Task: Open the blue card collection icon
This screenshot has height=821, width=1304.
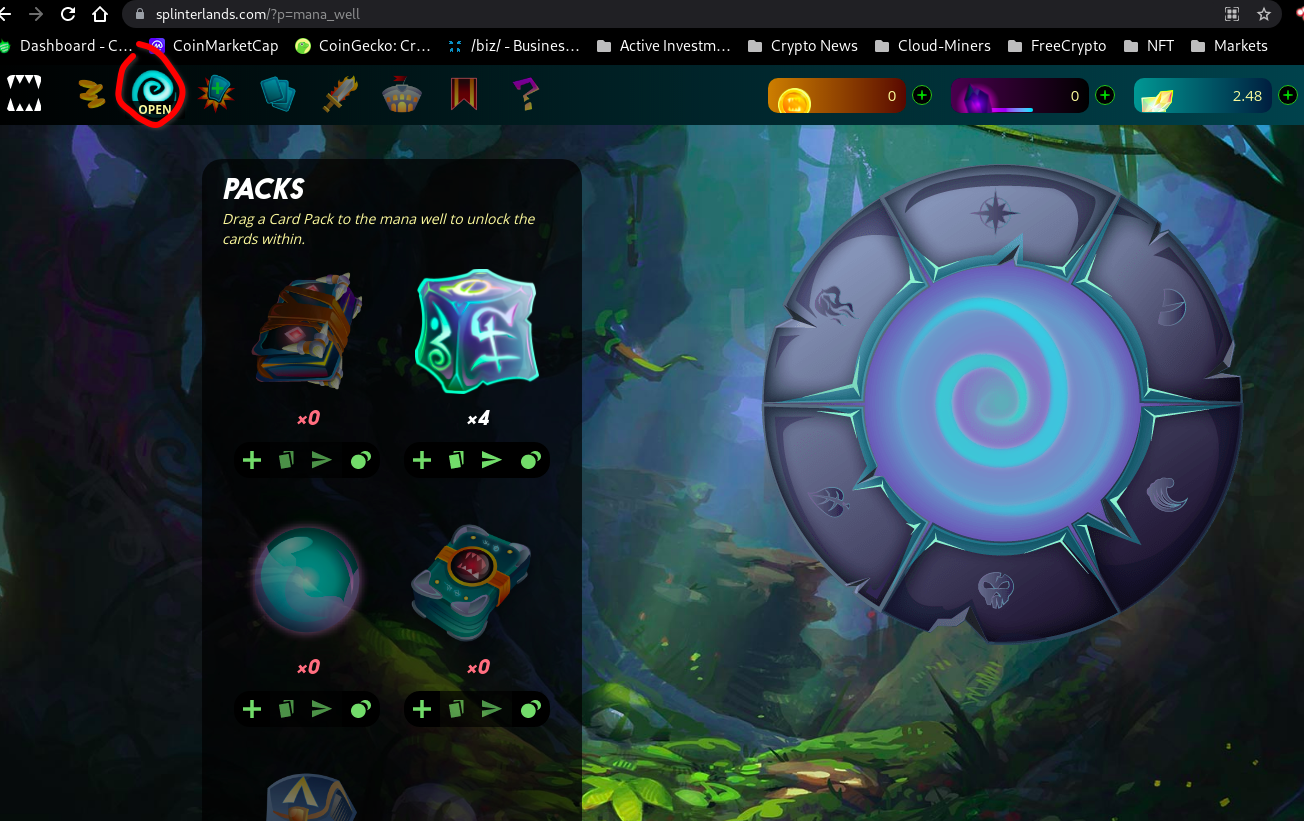Action: (277, 93)
